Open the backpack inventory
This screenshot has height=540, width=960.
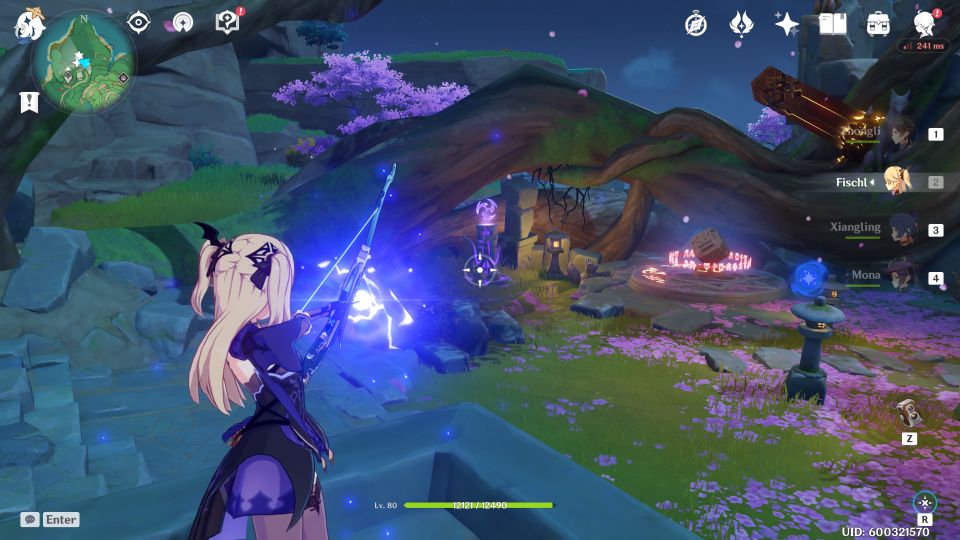click(x=878, y=24)
